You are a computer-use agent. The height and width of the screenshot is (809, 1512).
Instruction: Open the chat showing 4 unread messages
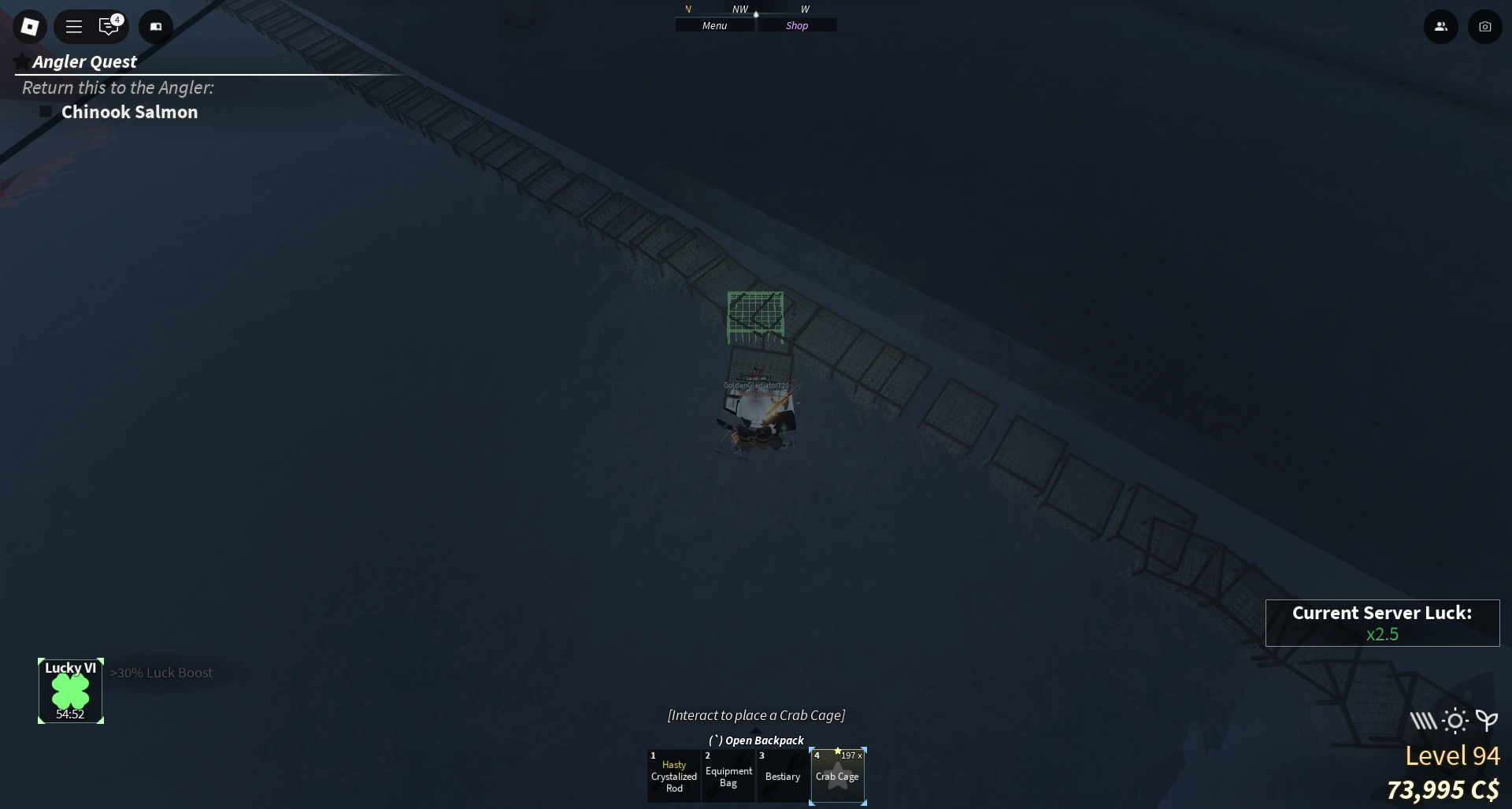[x=108, y=26]
